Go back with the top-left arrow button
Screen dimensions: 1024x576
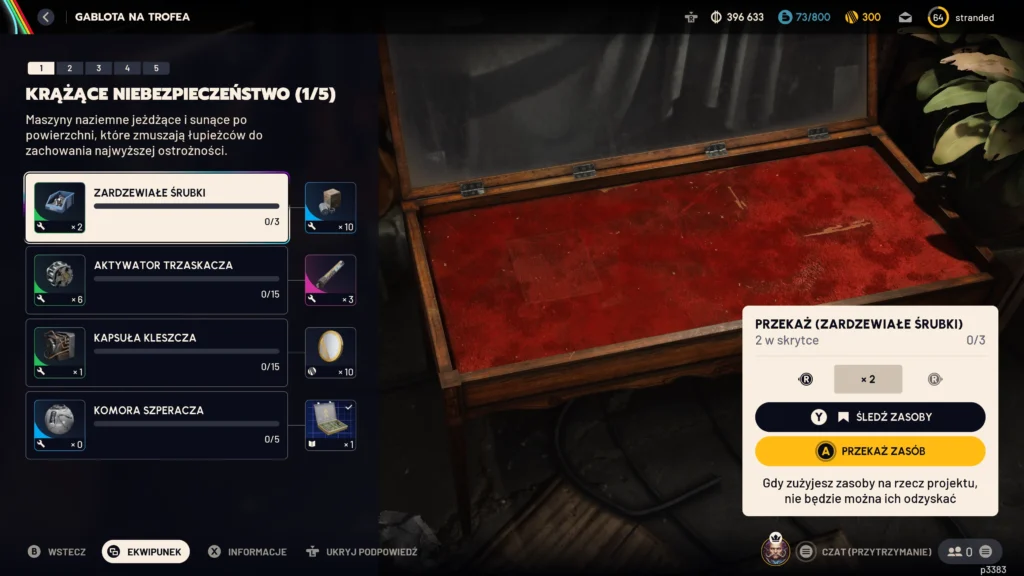click(x=45, y=17)
